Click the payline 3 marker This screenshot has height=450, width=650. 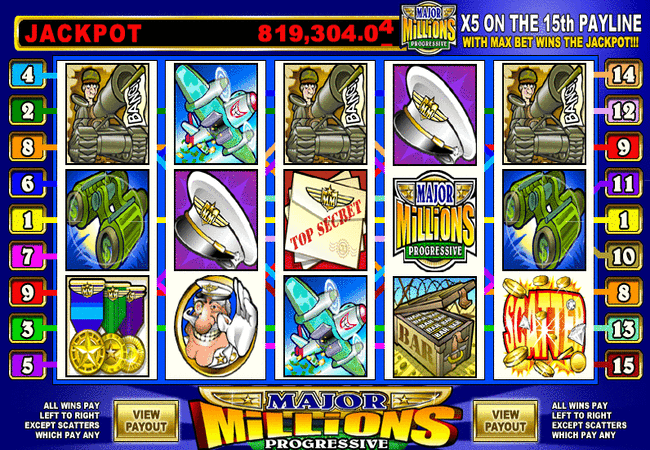tap(27, 328)
